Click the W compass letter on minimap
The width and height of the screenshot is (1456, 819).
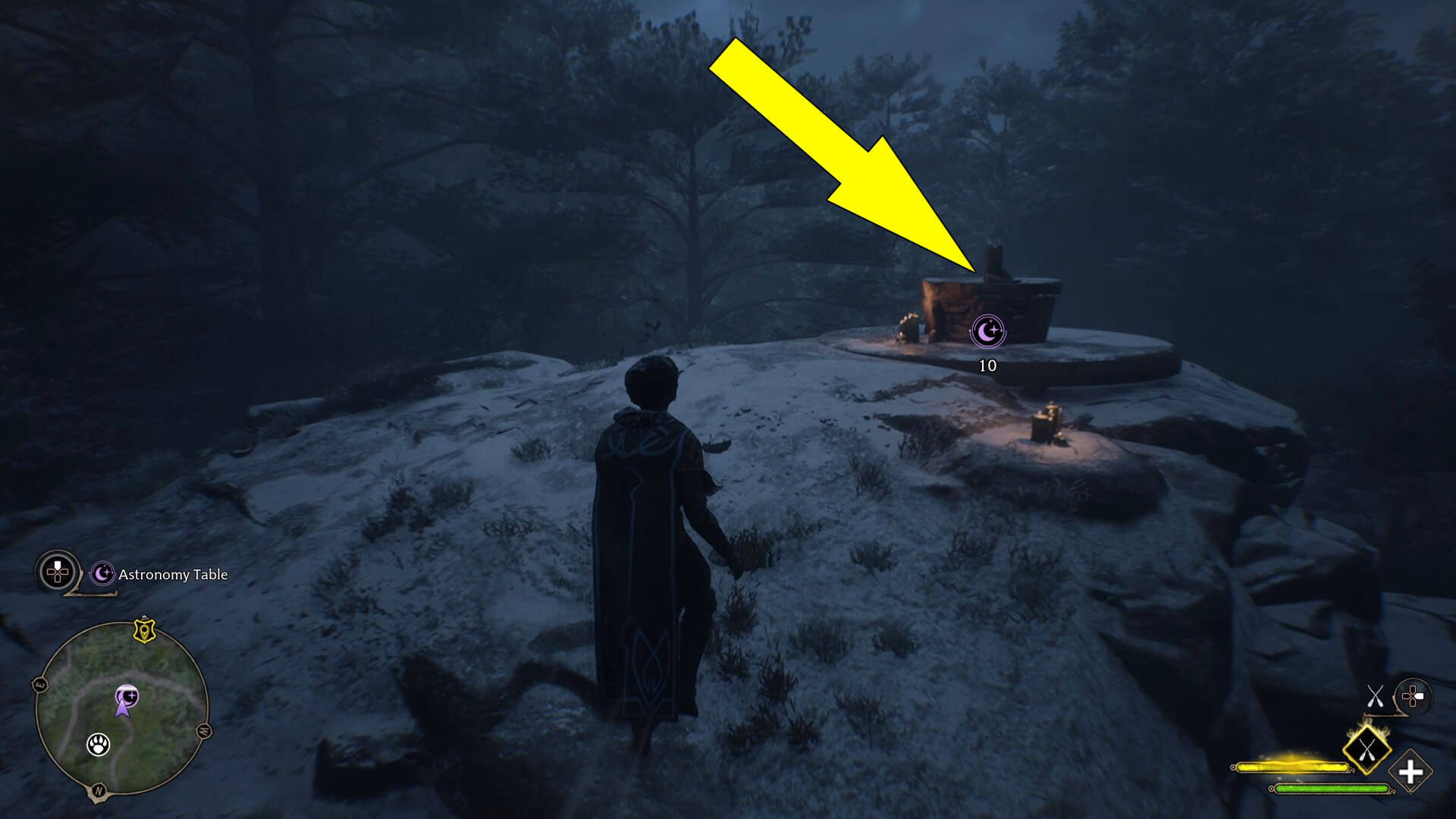pyautogui.click(x=203, y=730)
